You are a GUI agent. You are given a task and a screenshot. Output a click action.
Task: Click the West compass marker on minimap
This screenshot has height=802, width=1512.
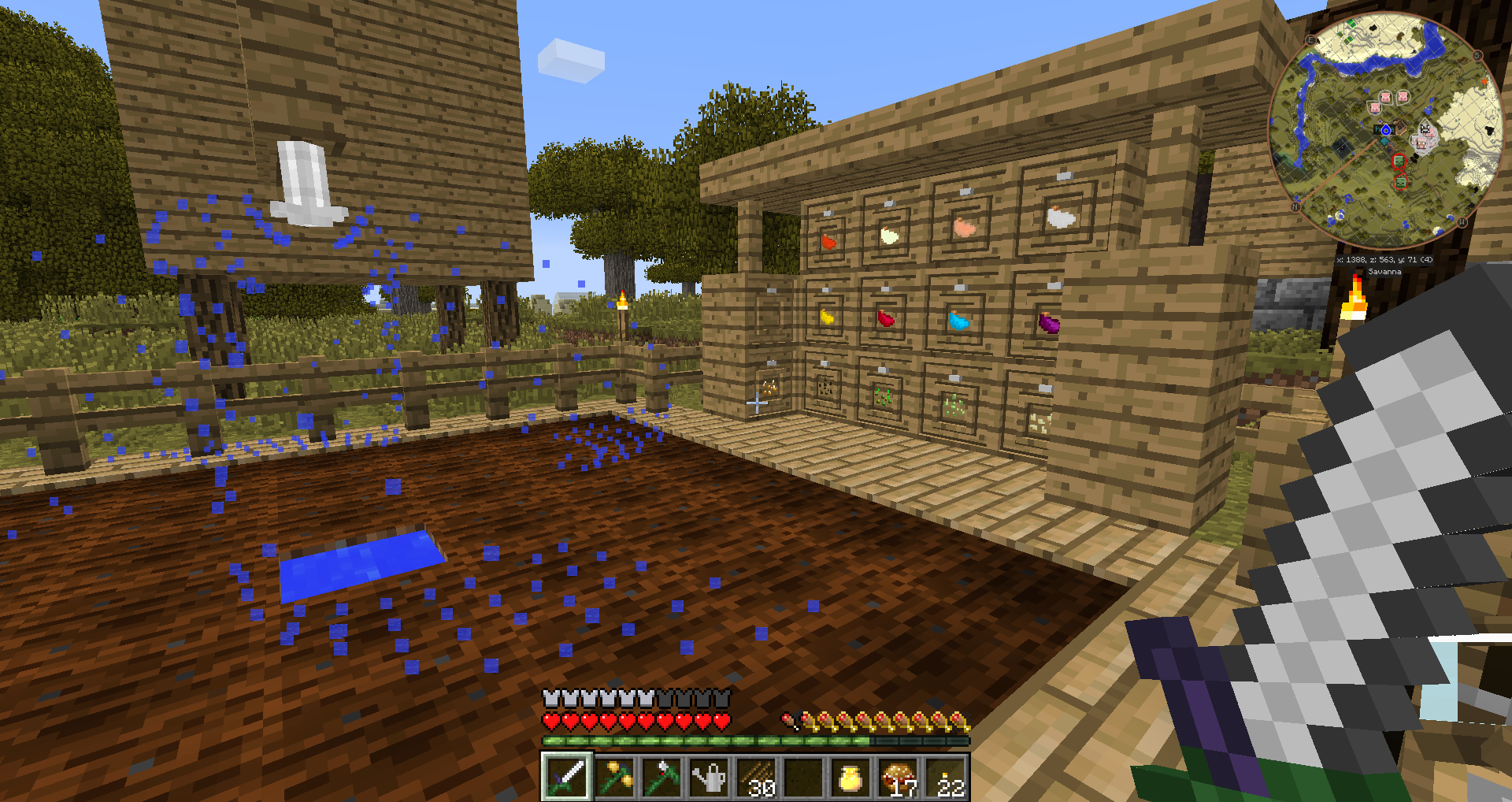(1462, 222)
